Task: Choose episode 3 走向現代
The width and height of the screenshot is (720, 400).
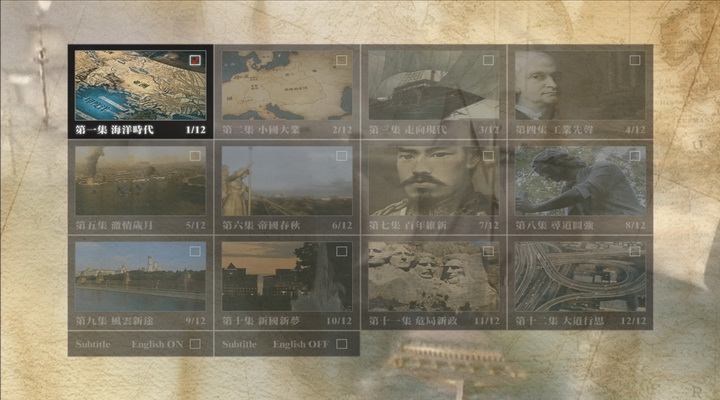Action: pyautogui.click(x=433, y=91)
